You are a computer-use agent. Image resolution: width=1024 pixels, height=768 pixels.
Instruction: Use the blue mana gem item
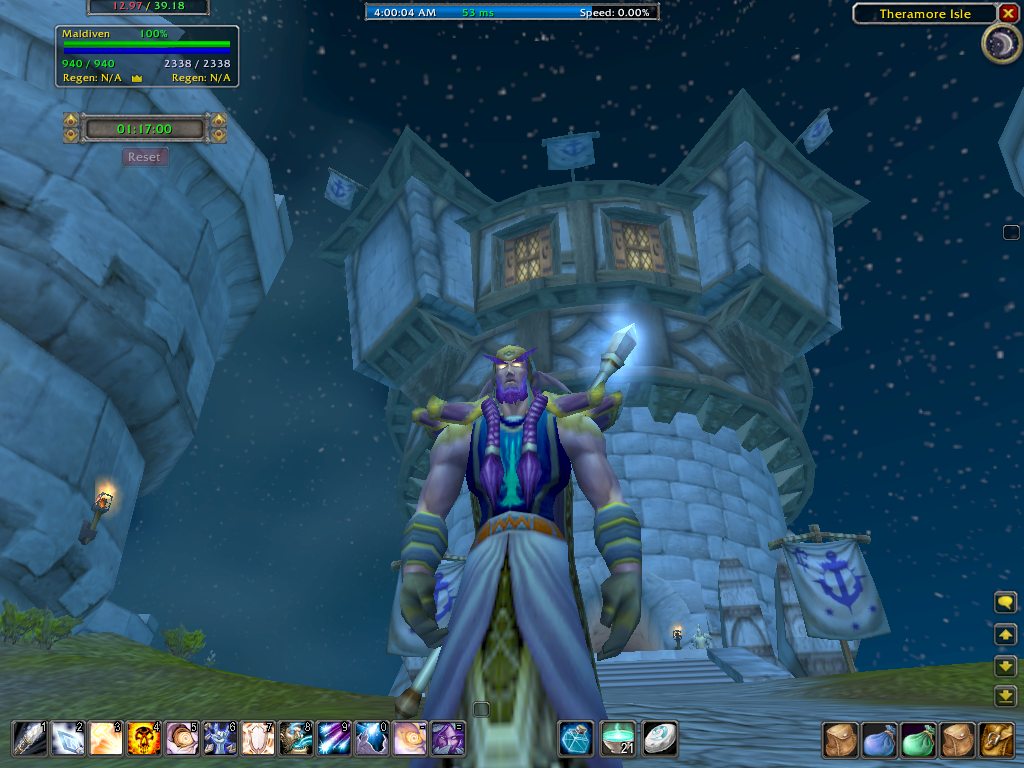[575, 739]
